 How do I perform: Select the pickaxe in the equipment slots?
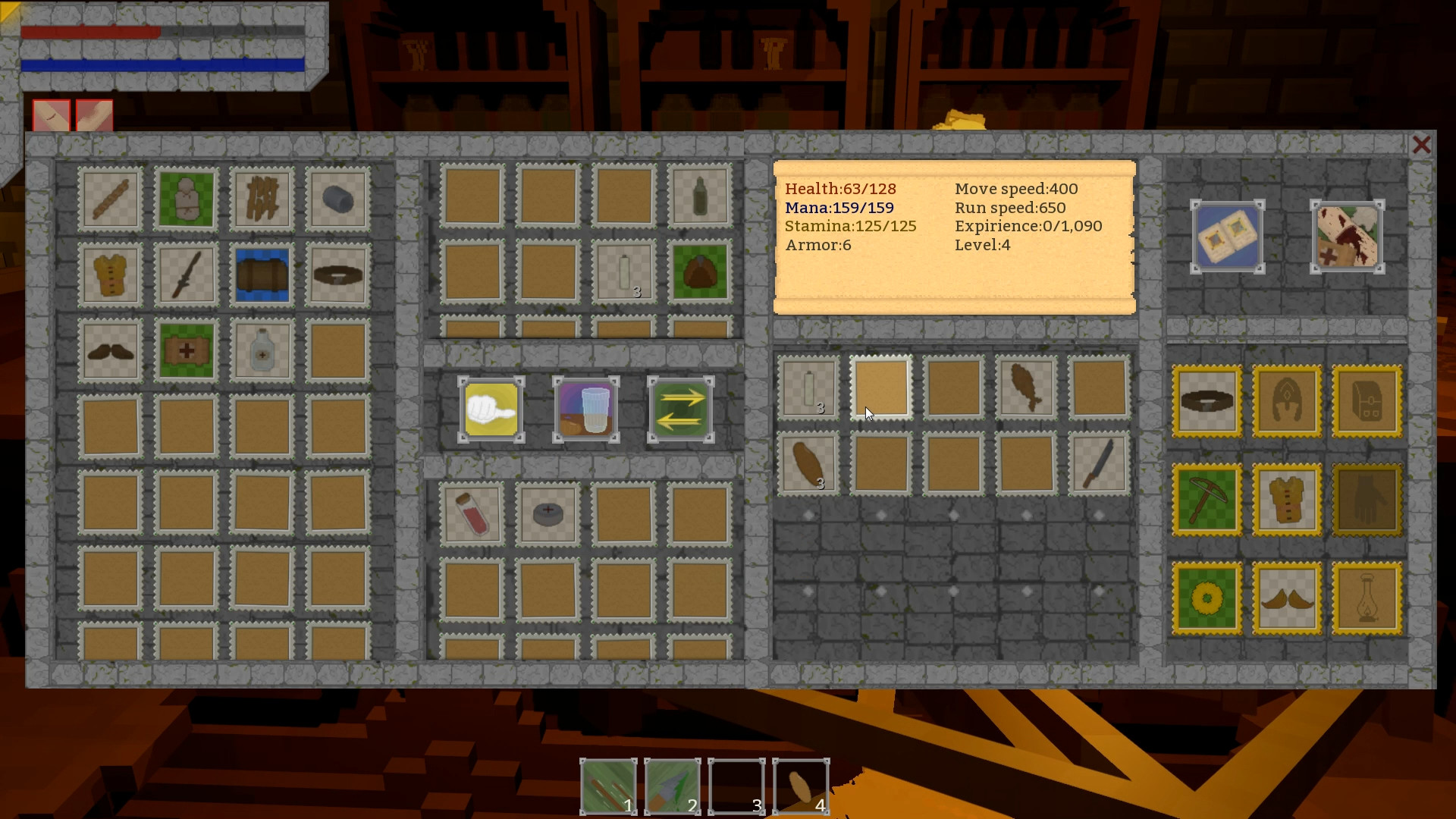pos(1208,500)
